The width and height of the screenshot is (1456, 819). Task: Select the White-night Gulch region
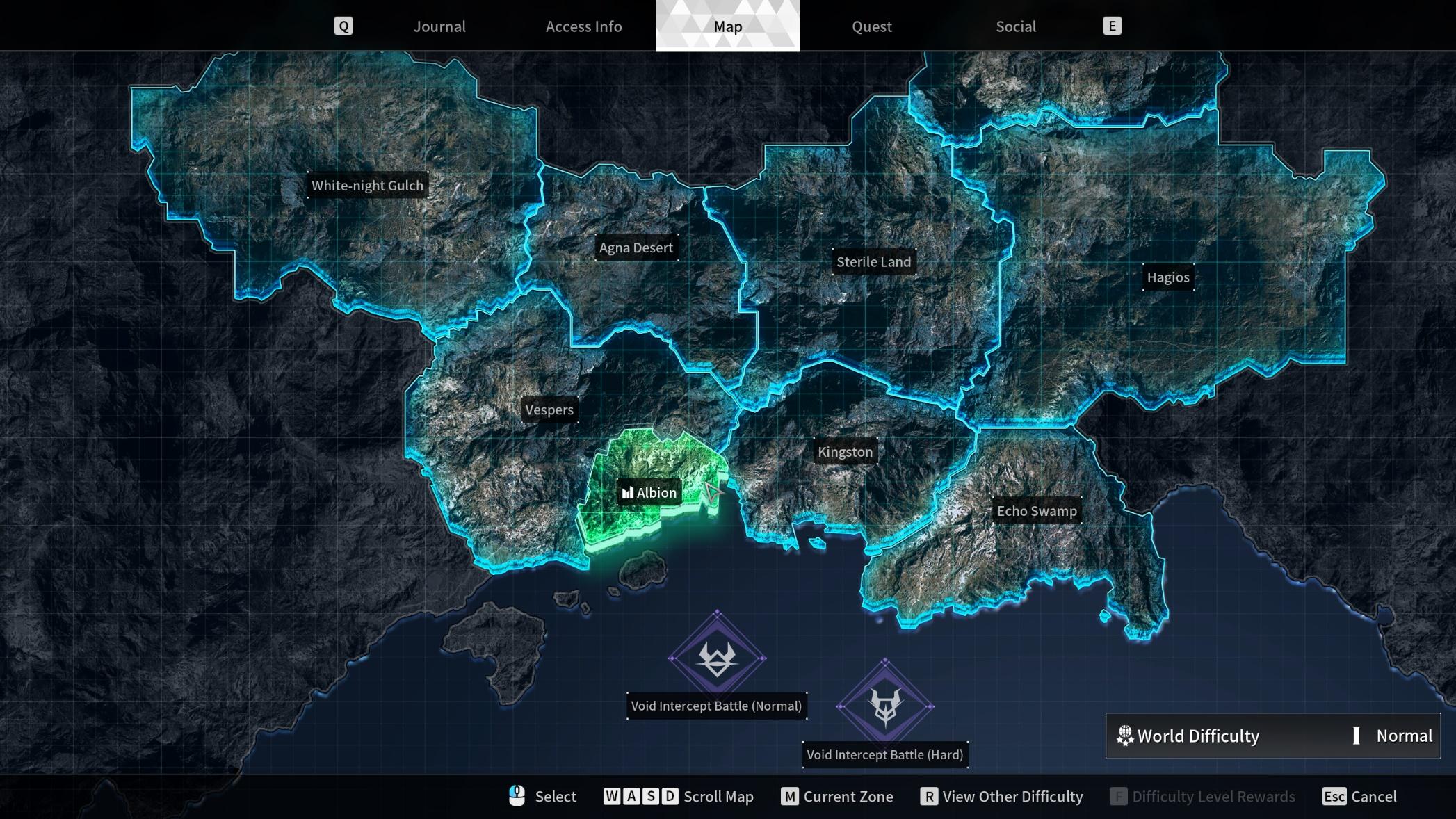367,186
